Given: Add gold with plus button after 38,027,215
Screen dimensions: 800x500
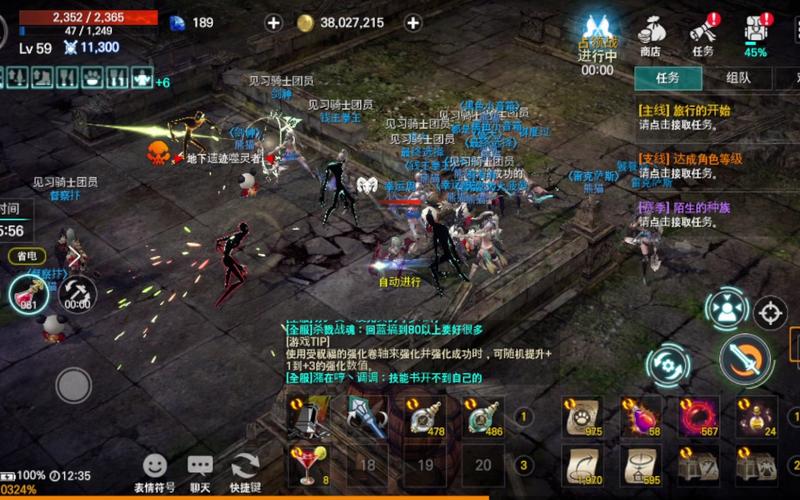Looking at the screenshot, I should click(412, 22).
